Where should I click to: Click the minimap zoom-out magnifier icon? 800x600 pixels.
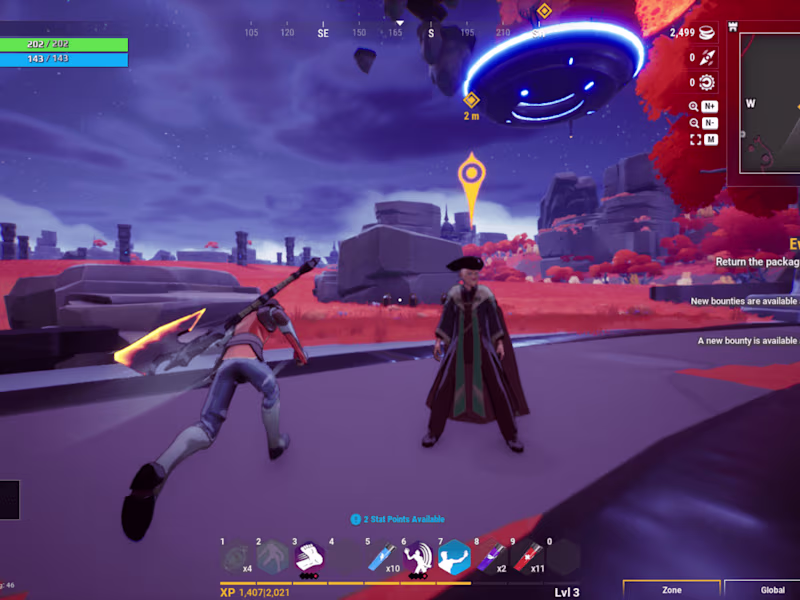pos(695,123)
